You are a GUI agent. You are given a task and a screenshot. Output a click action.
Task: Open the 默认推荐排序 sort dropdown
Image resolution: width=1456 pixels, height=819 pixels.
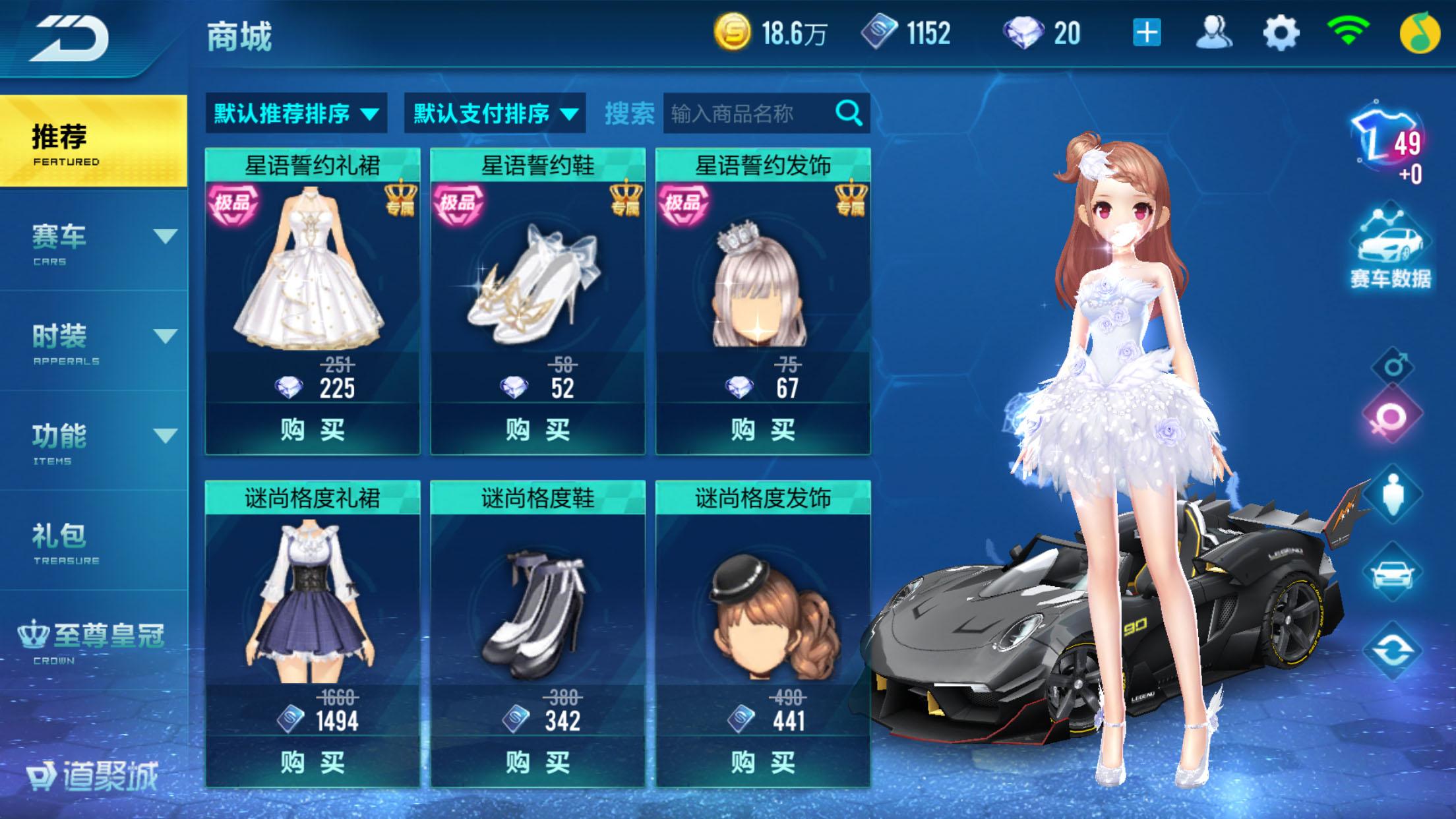tap(295, 113)
